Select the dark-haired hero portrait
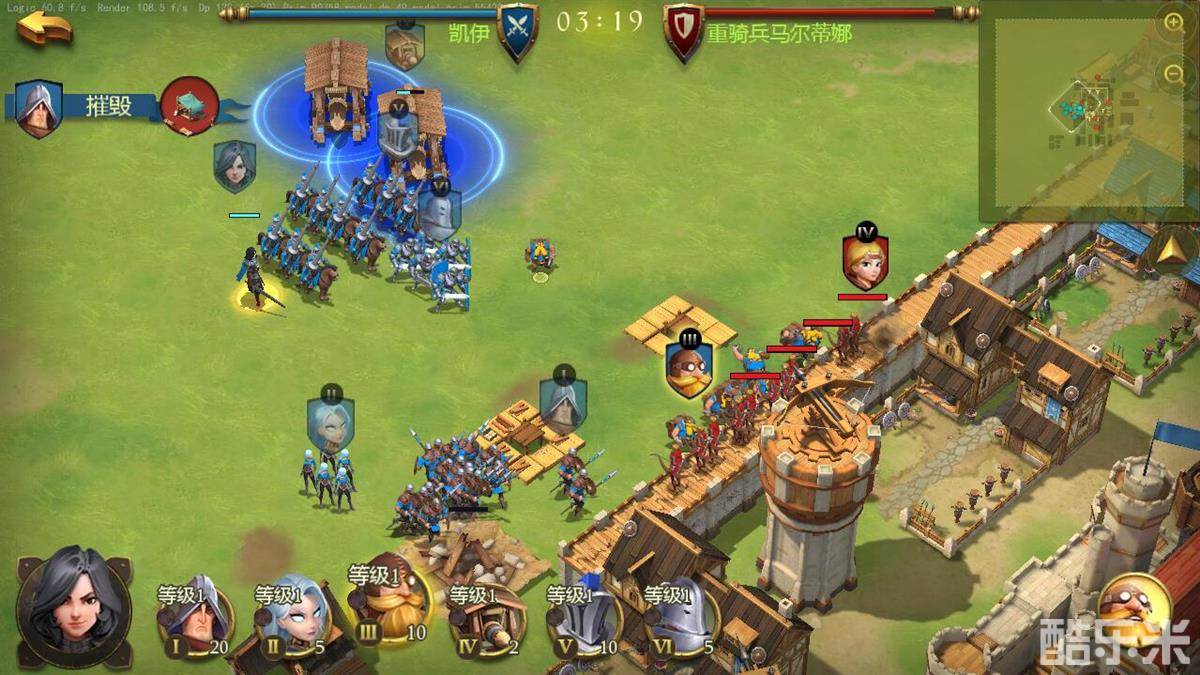1200x675 pixels. coord(73,606)
